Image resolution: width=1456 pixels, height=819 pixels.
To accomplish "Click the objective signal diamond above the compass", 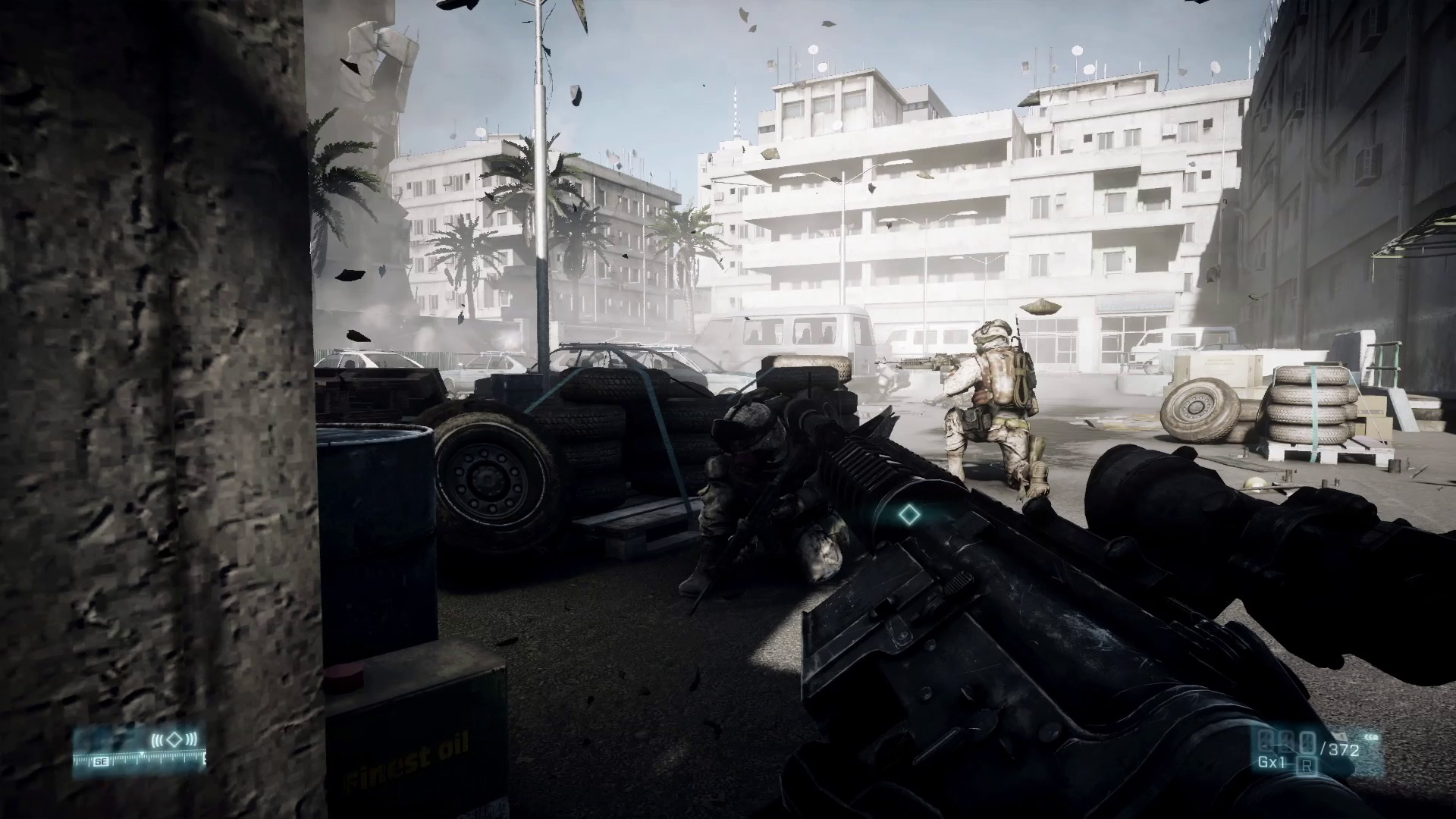I will pyautogui.click(x=175, y=739).
